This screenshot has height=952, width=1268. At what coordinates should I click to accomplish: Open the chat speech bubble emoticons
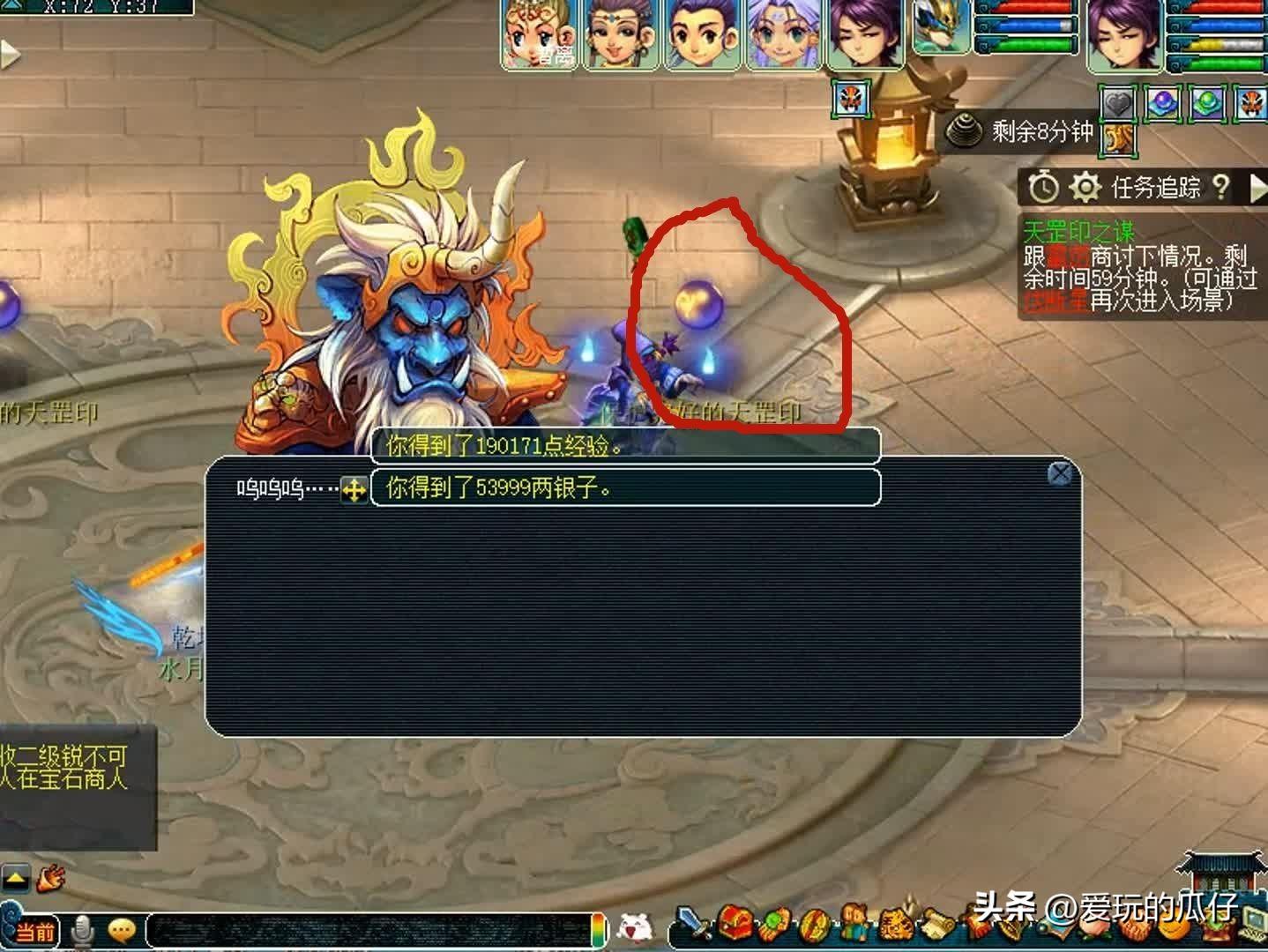tap(122, 929)
